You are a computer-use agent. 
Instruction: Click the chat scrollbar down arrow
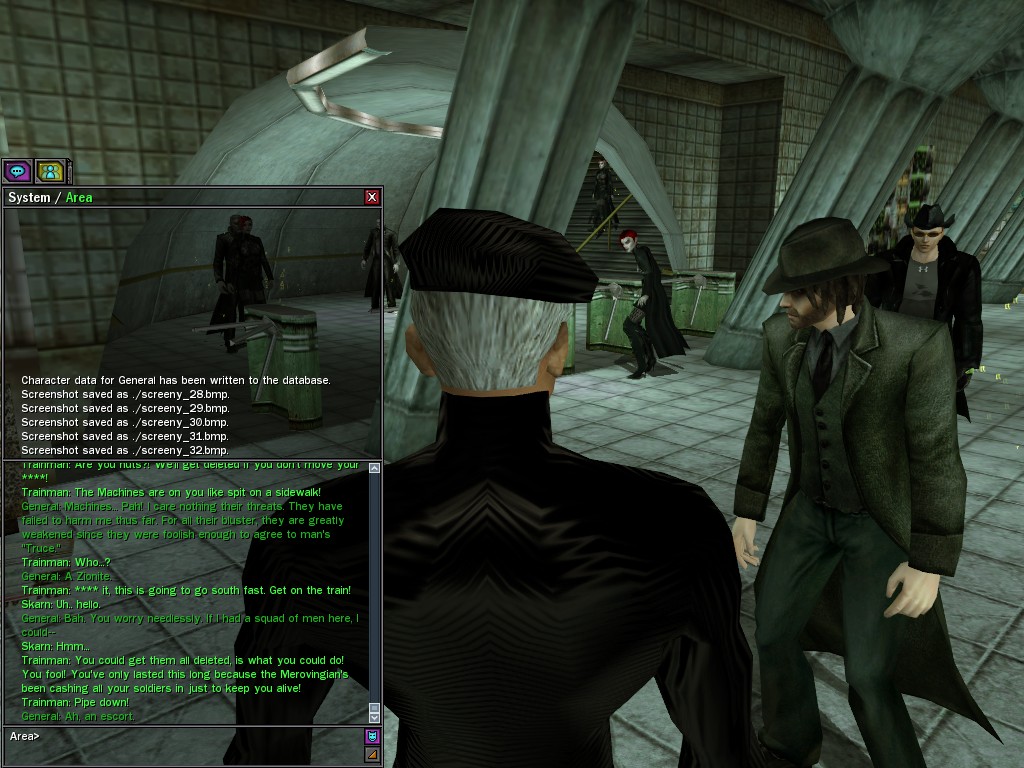(x=374, y=717)
